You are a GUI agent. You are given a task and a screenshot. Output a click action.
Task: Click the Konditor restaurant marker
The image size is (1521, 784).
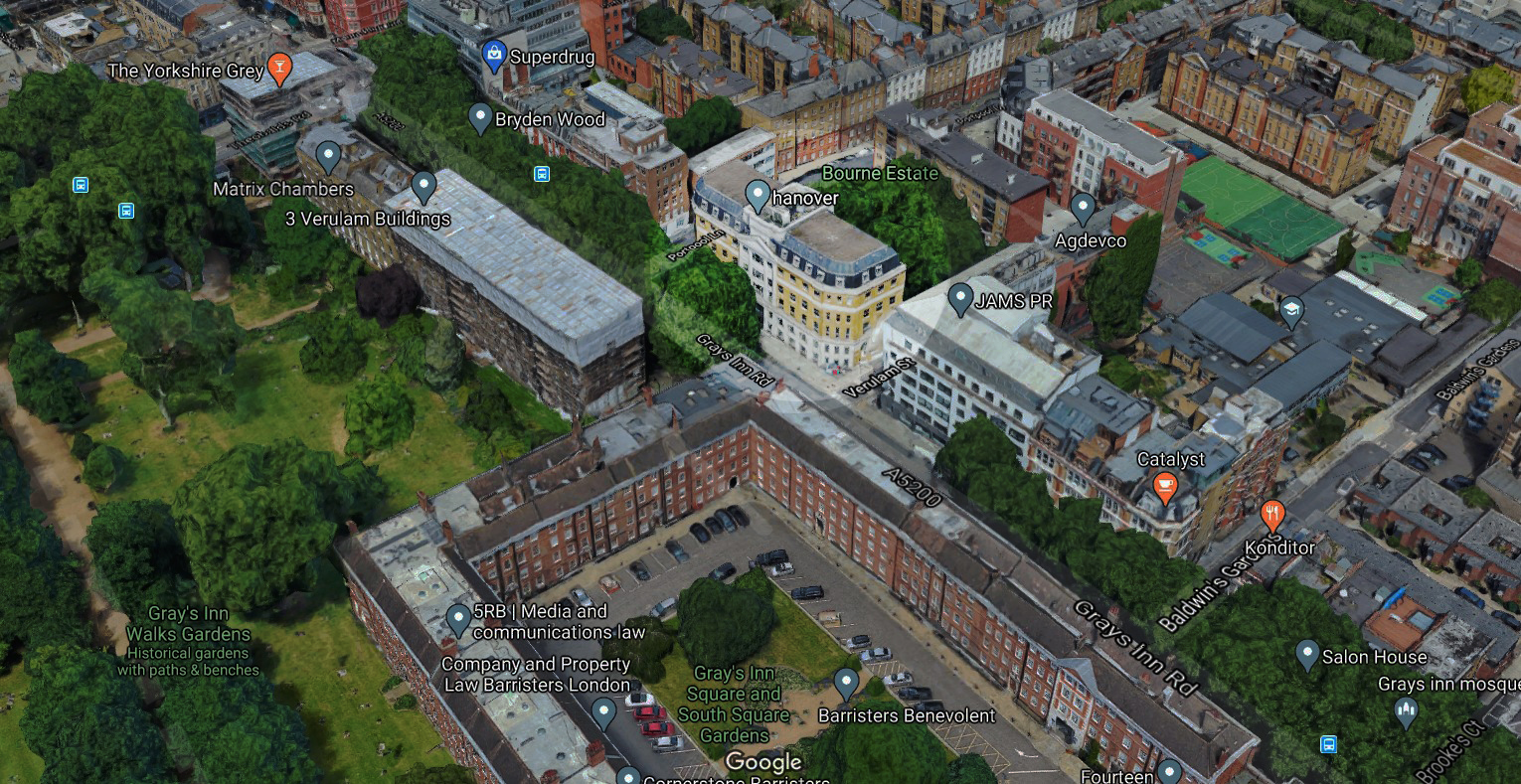point(1272,516)
